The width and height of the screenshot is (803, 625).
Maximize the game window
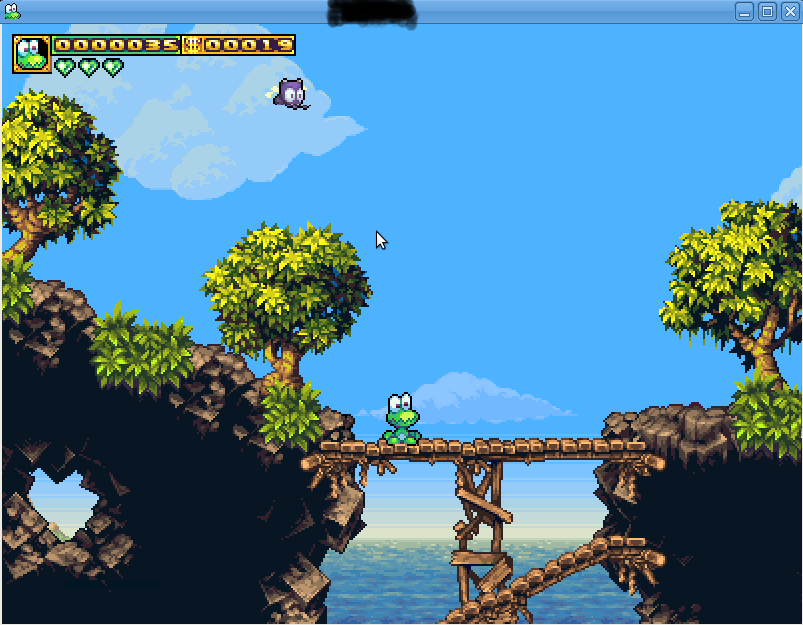tap(767, 11)
